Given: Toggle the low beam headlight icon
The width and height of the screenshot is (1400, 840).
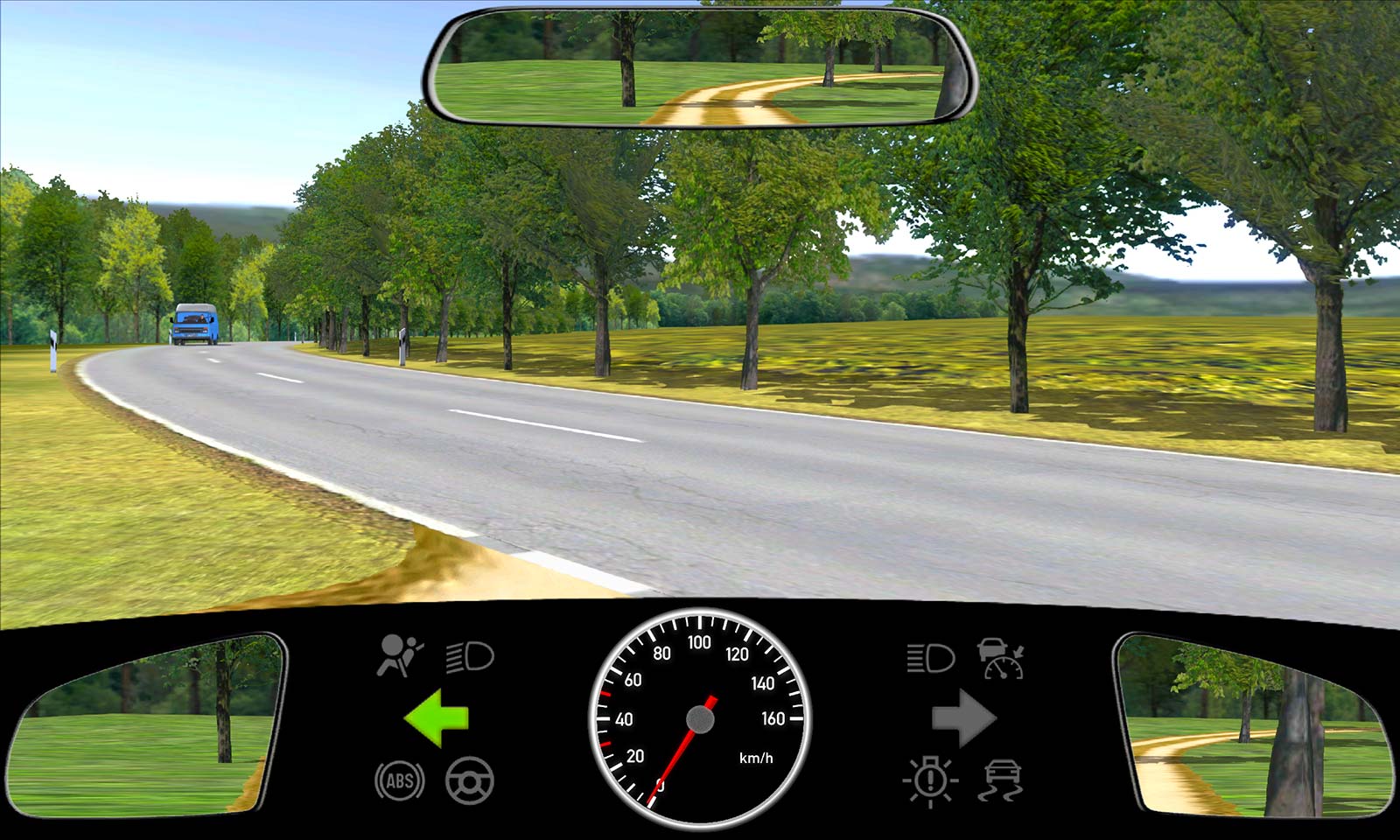Looking at the screenshot, I should (x=470, y=657).
